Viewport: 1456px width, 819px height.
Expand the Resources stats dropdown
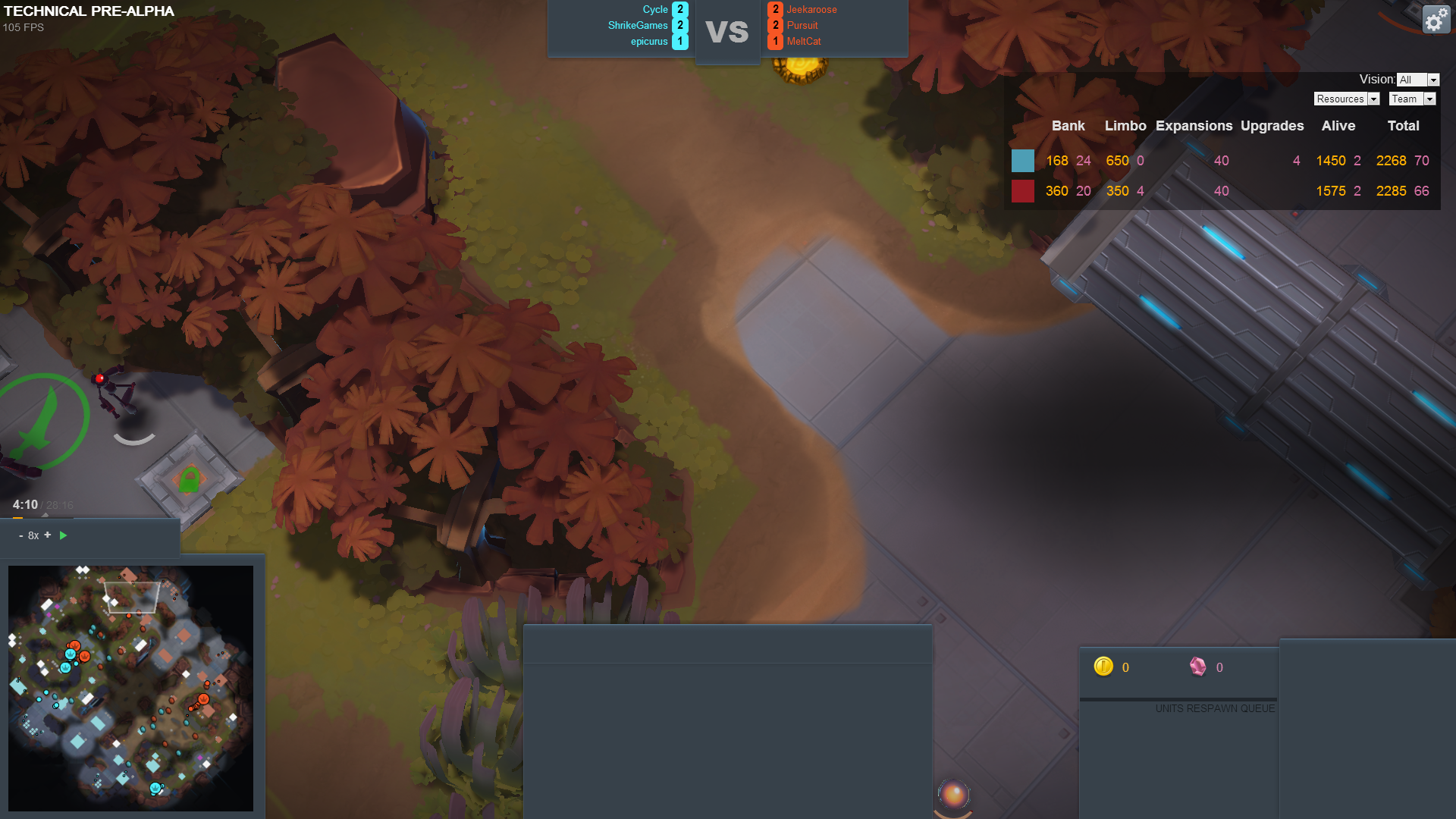[1346, 99]
